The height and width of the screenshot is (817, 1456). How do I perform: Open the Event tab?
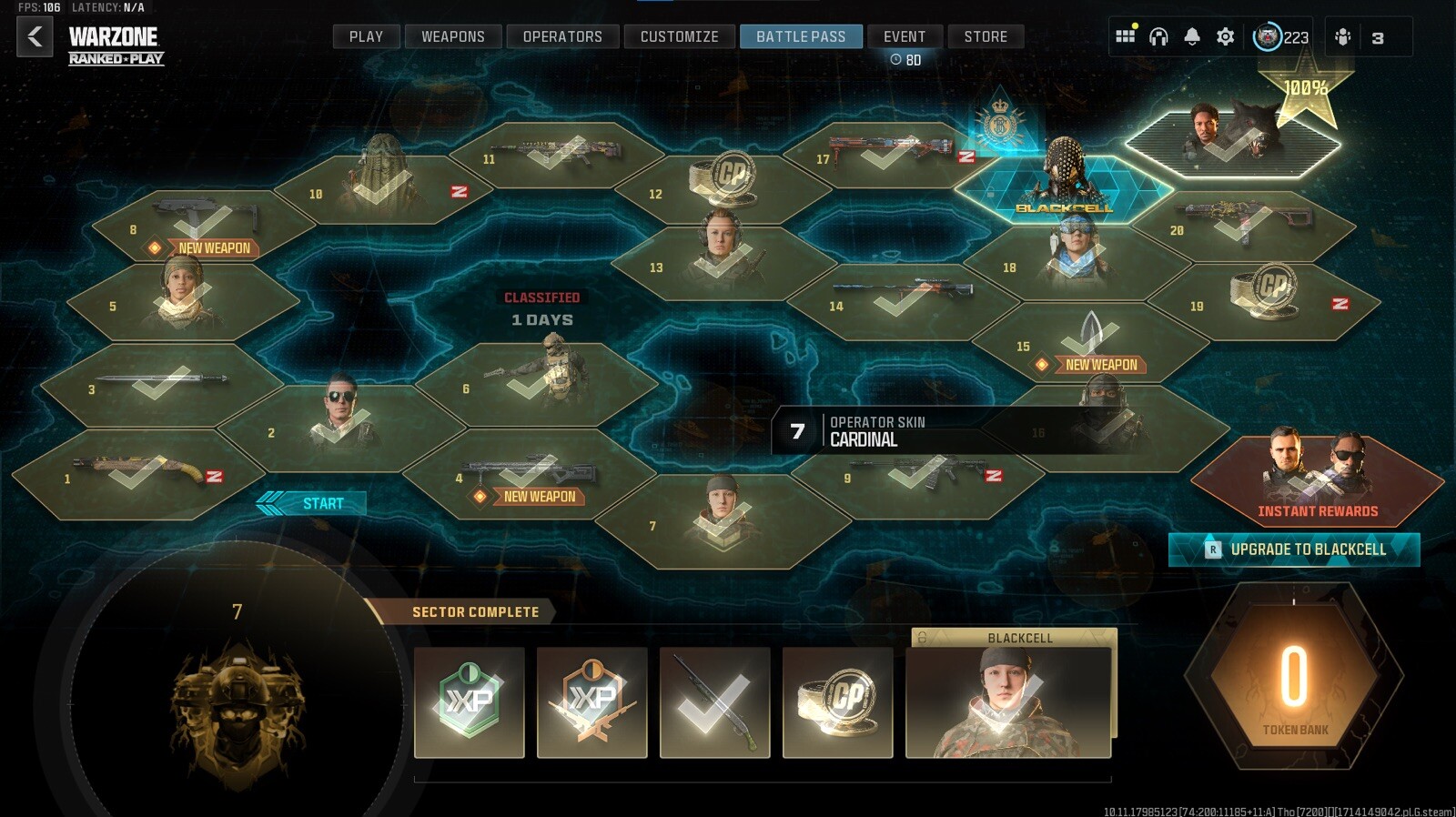point(904,37)
